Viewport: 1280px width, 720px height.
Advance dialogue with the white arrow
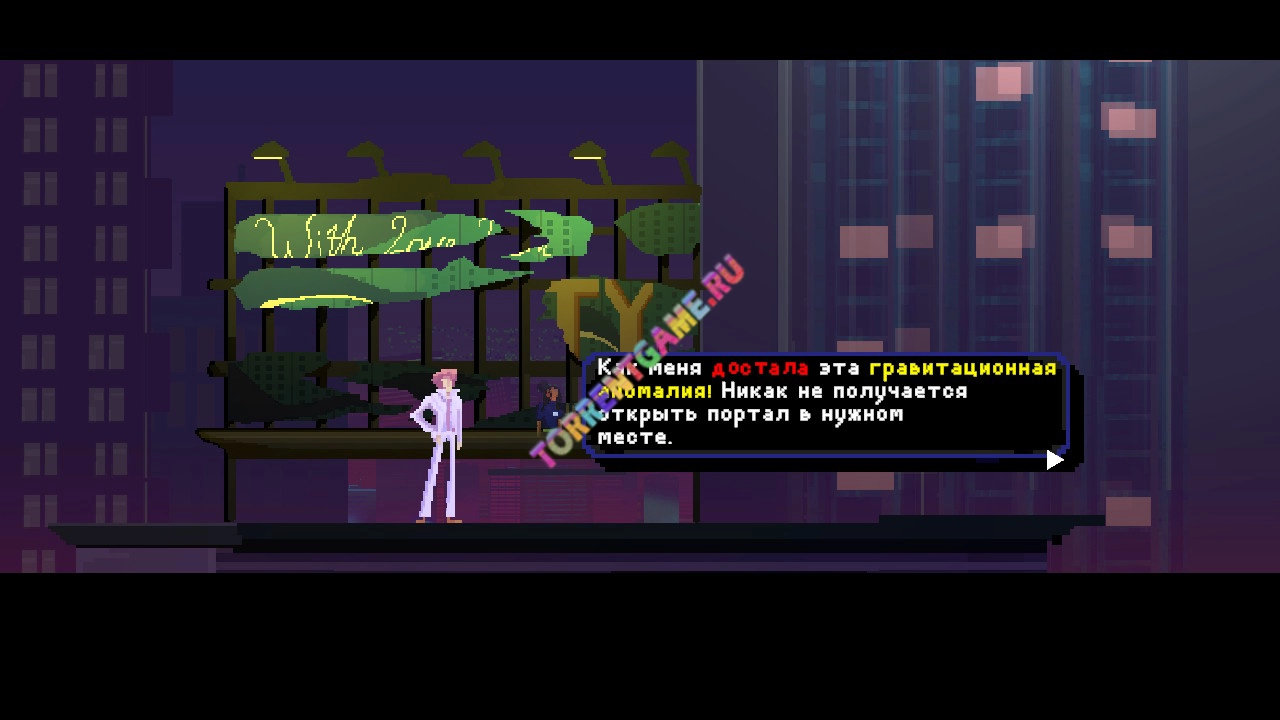tap(1054, 460)
